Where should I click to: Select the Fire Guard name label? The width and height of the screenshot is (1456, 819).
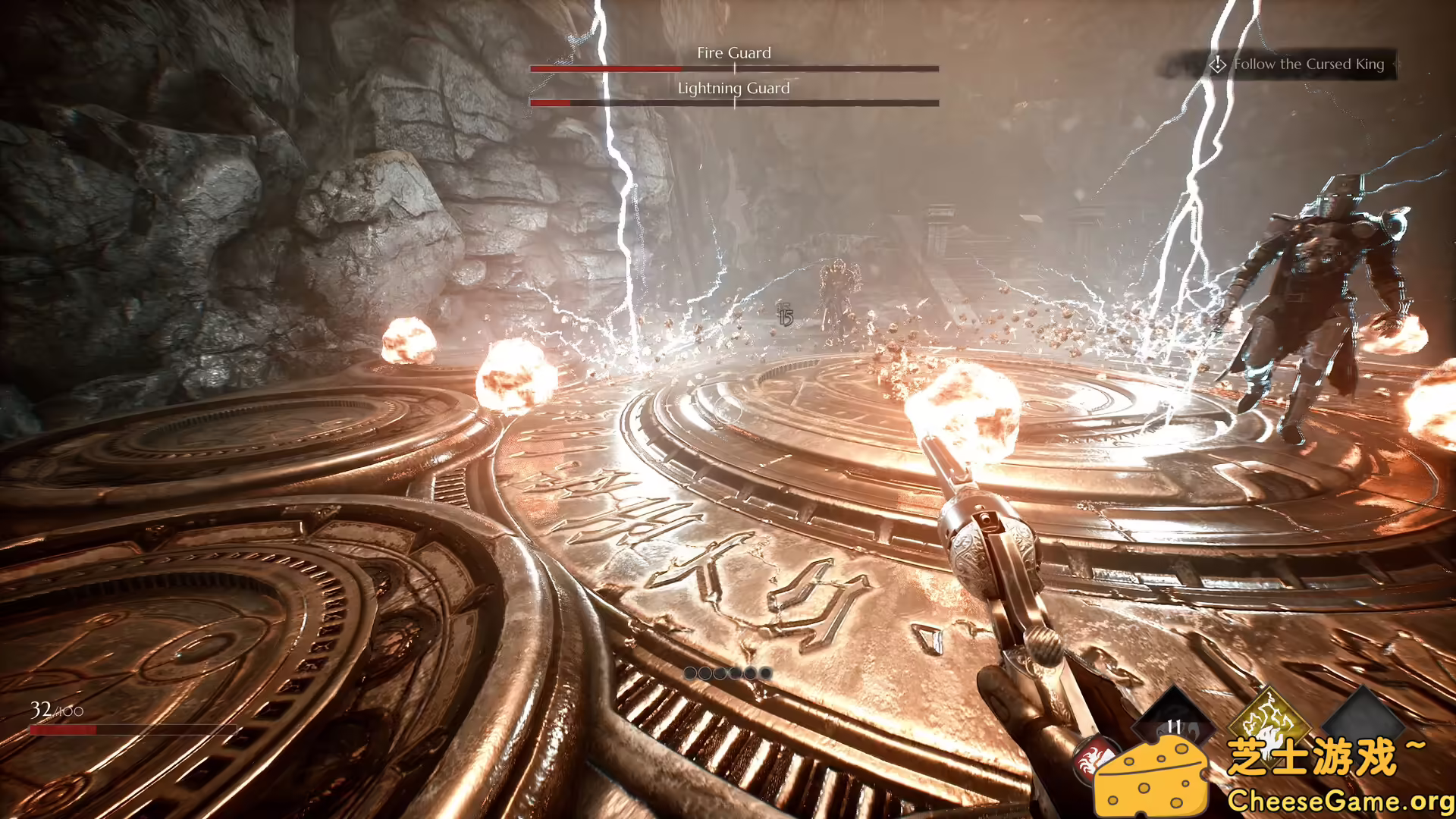[x=734, y=53]
